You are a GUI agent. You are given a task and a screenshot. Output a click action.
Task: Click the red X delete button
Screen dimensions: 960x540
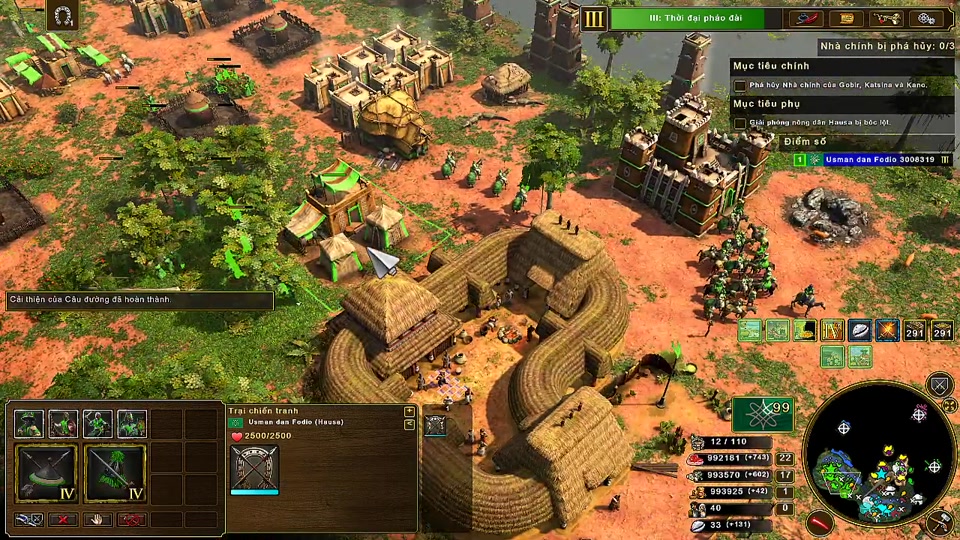click(x=63, y=520)
